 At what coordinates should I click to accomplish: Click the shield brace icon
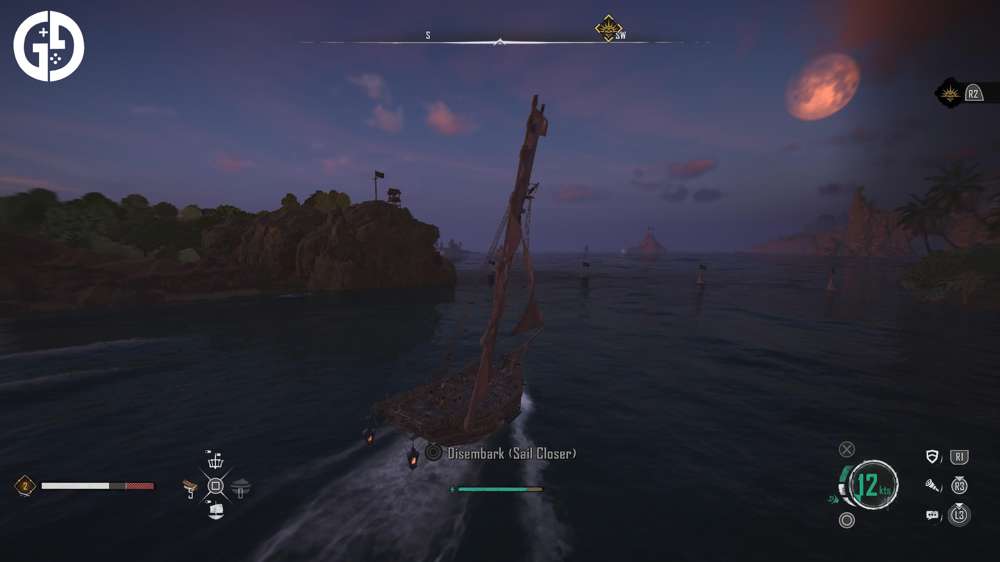933,457
